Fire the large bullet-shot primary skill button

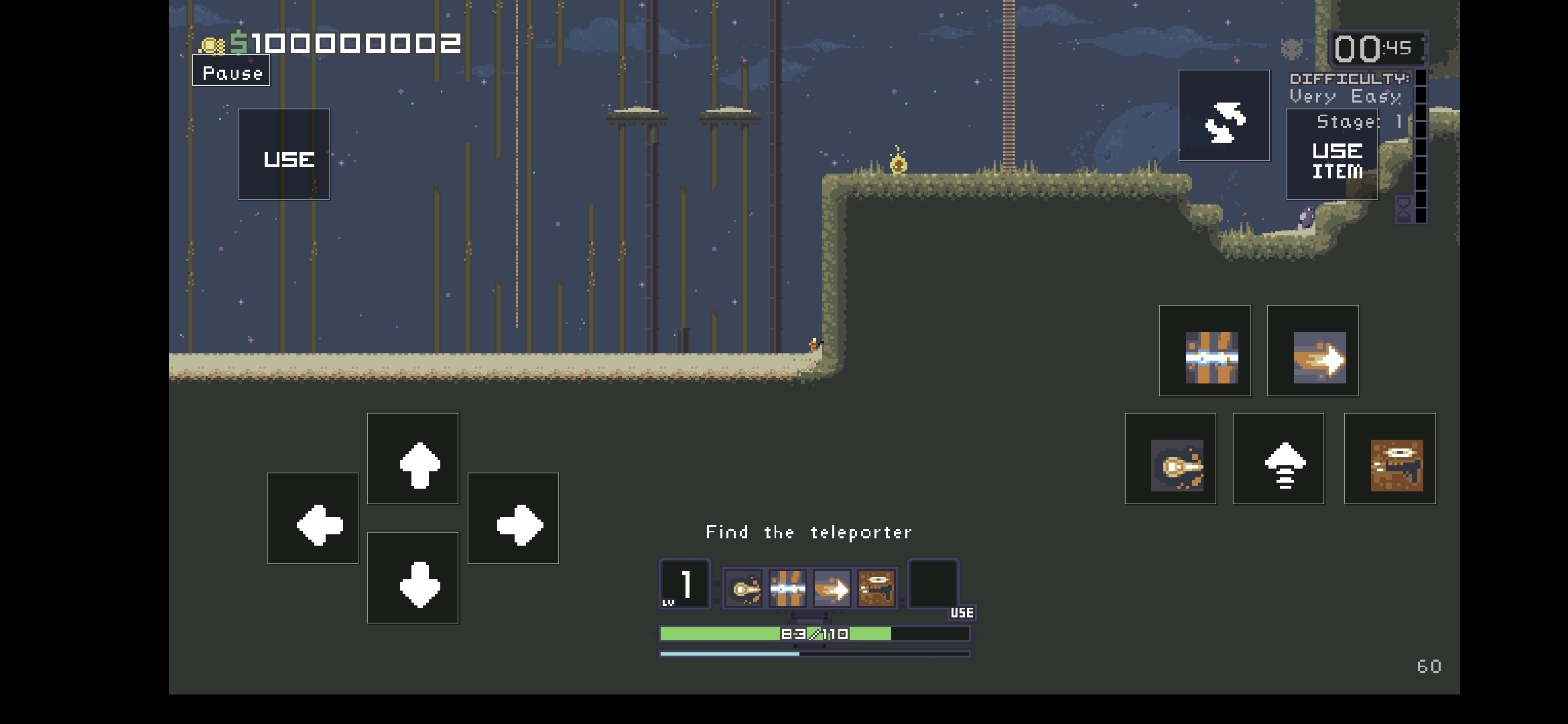[x=1171, y=459]
